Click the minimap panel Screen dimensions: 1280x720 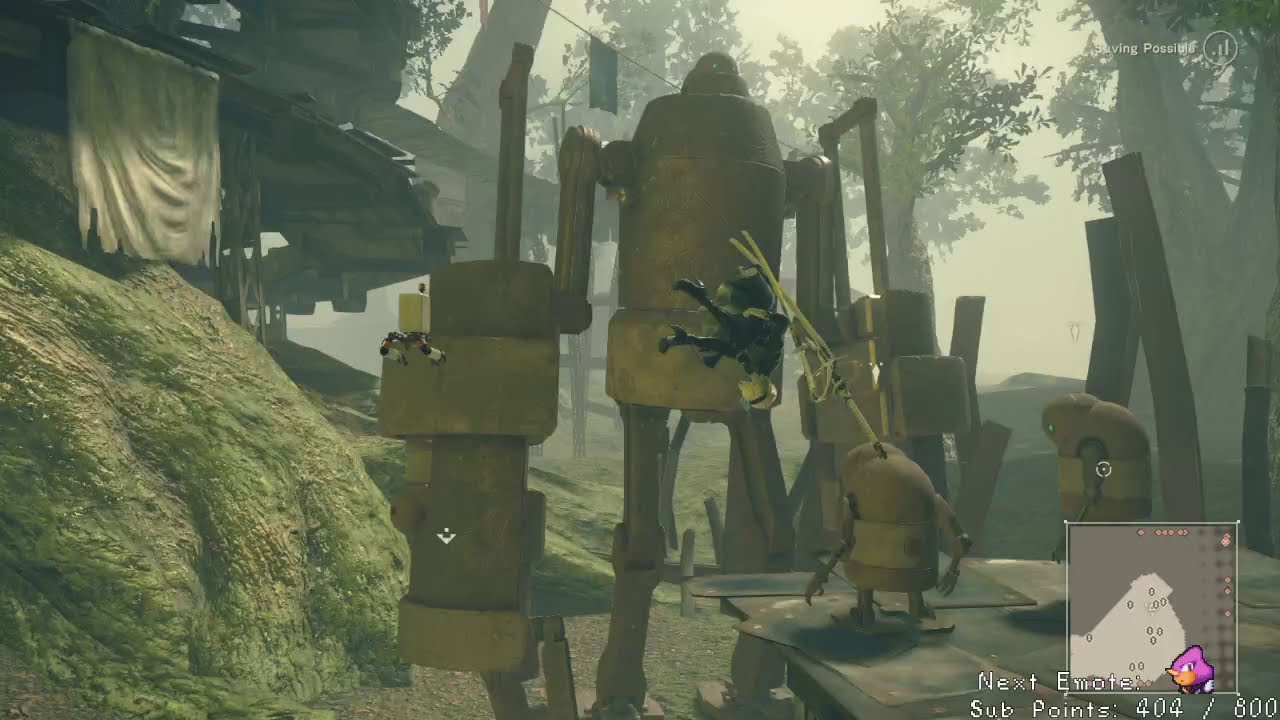click(x=1152, y=606)
